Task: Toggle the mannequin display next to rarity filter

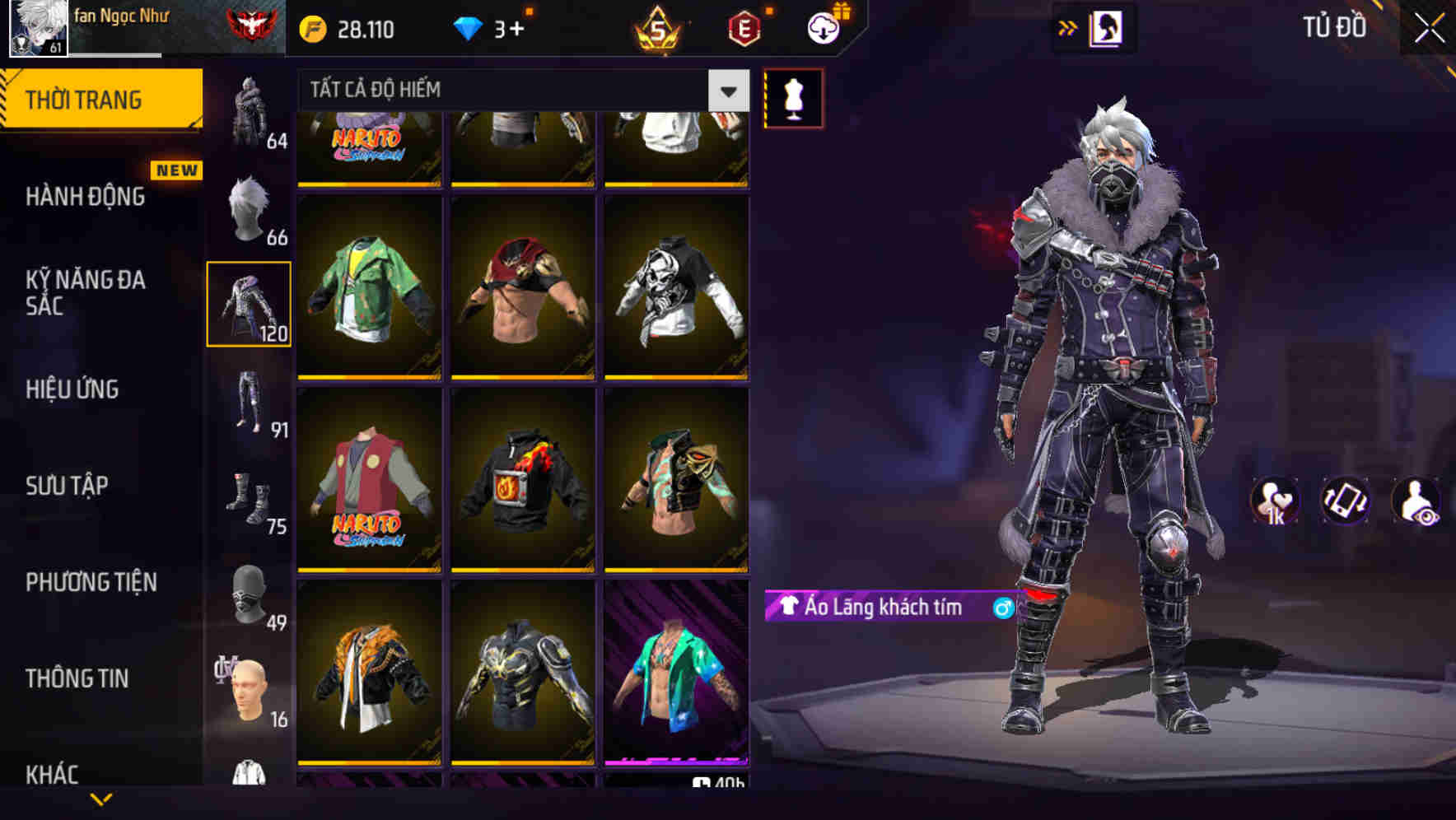Action: pos(792,97)
